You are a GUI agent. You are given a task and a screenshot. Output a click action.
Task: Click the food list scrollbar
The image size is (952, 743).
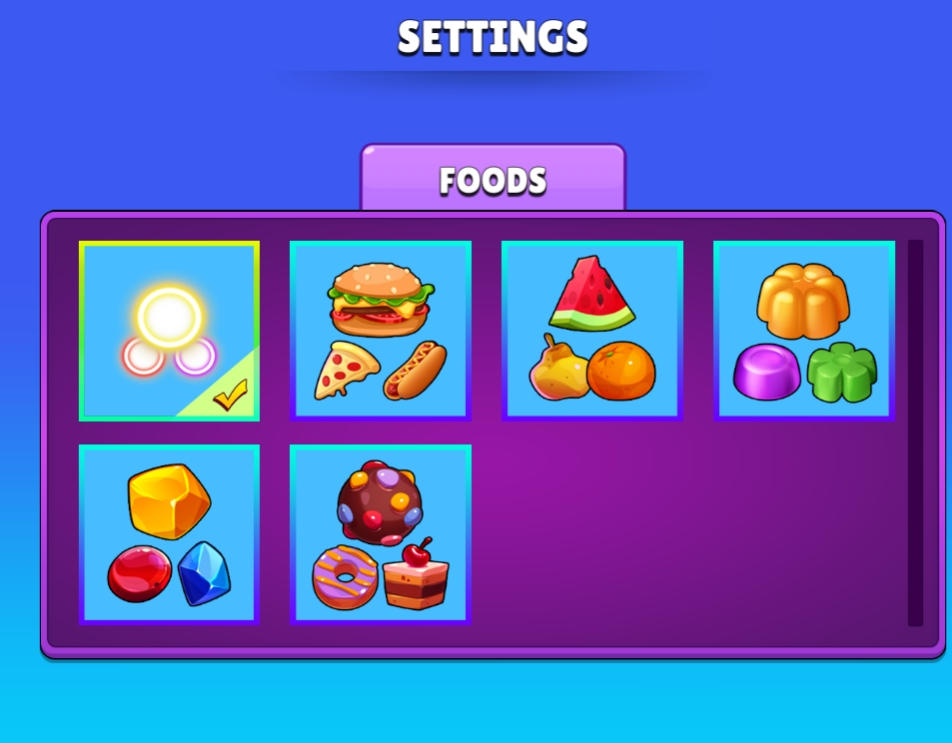click(915, 432)
